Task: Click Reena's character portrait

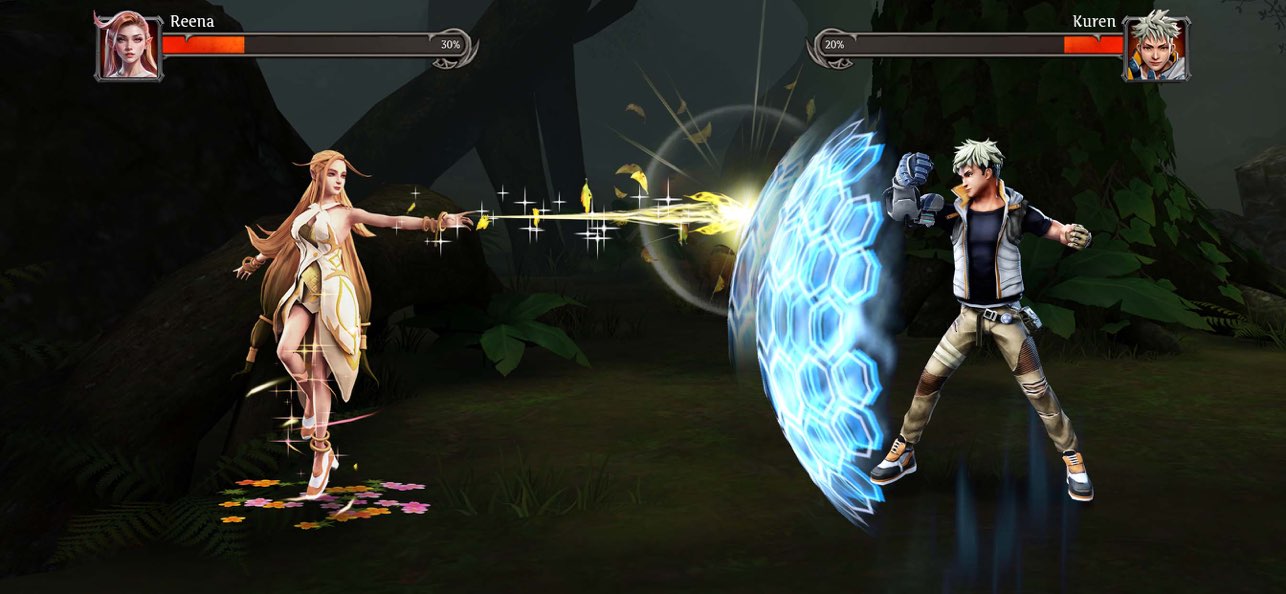Action: tap(128, 46)
